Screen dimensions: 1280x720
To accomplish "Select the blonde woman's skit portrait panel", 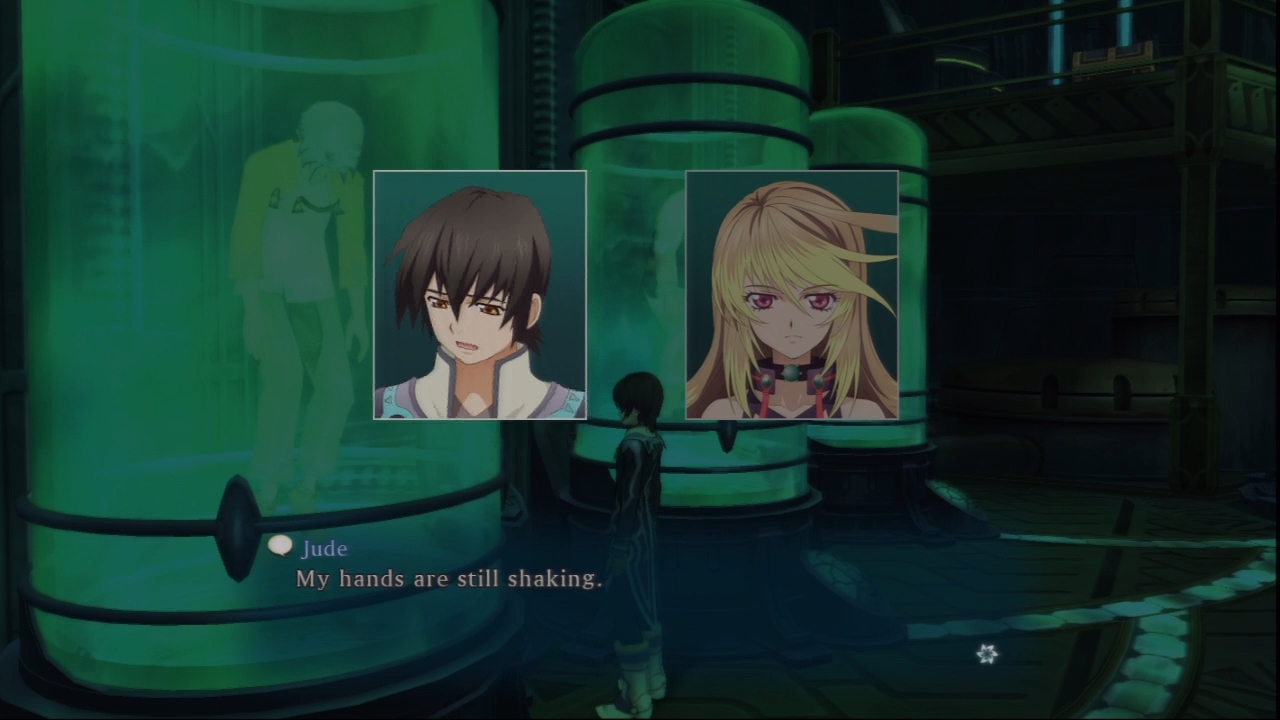I will 791,295.
